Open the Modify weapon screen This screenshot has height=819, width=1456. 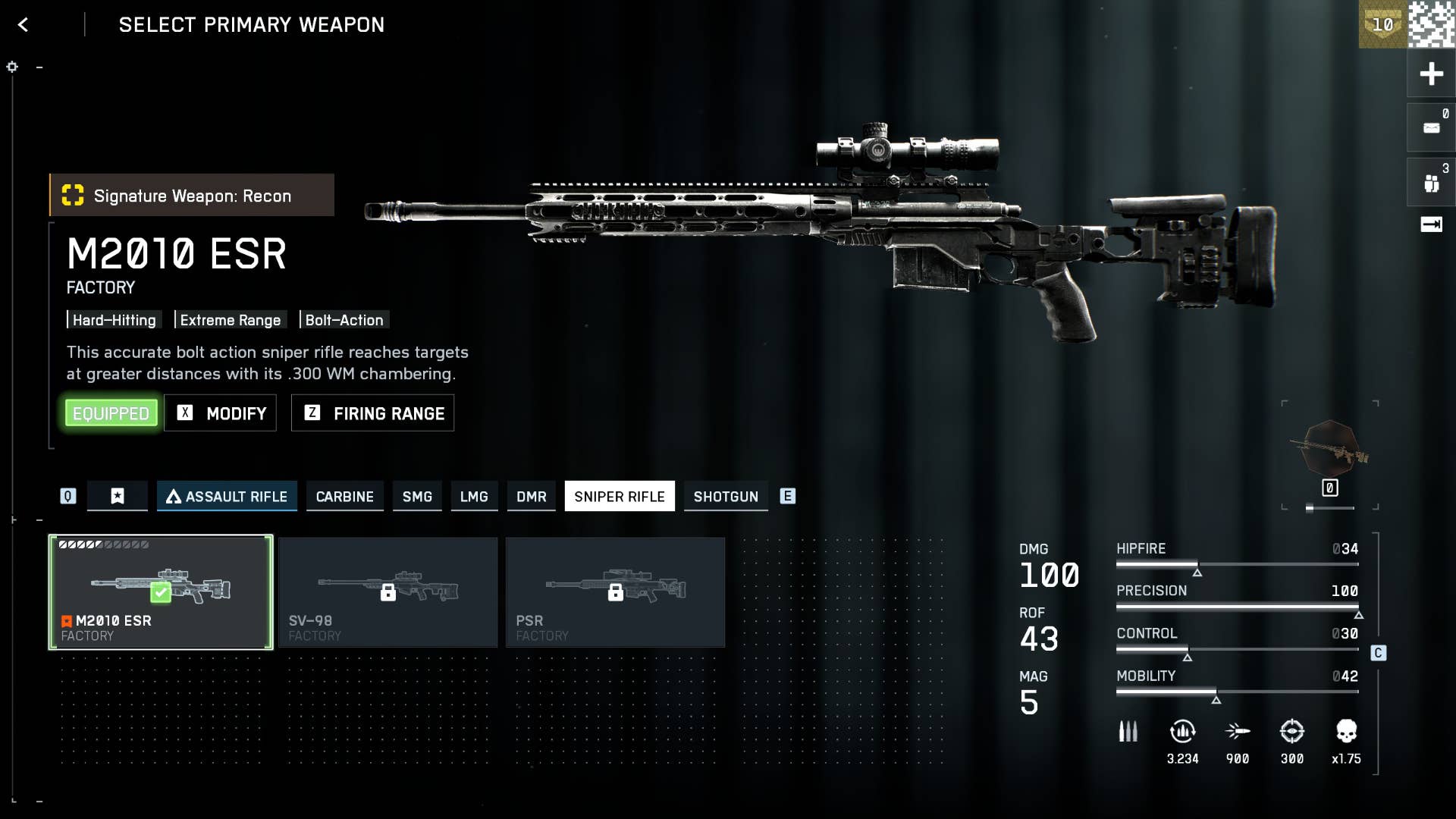click(221, 413)
